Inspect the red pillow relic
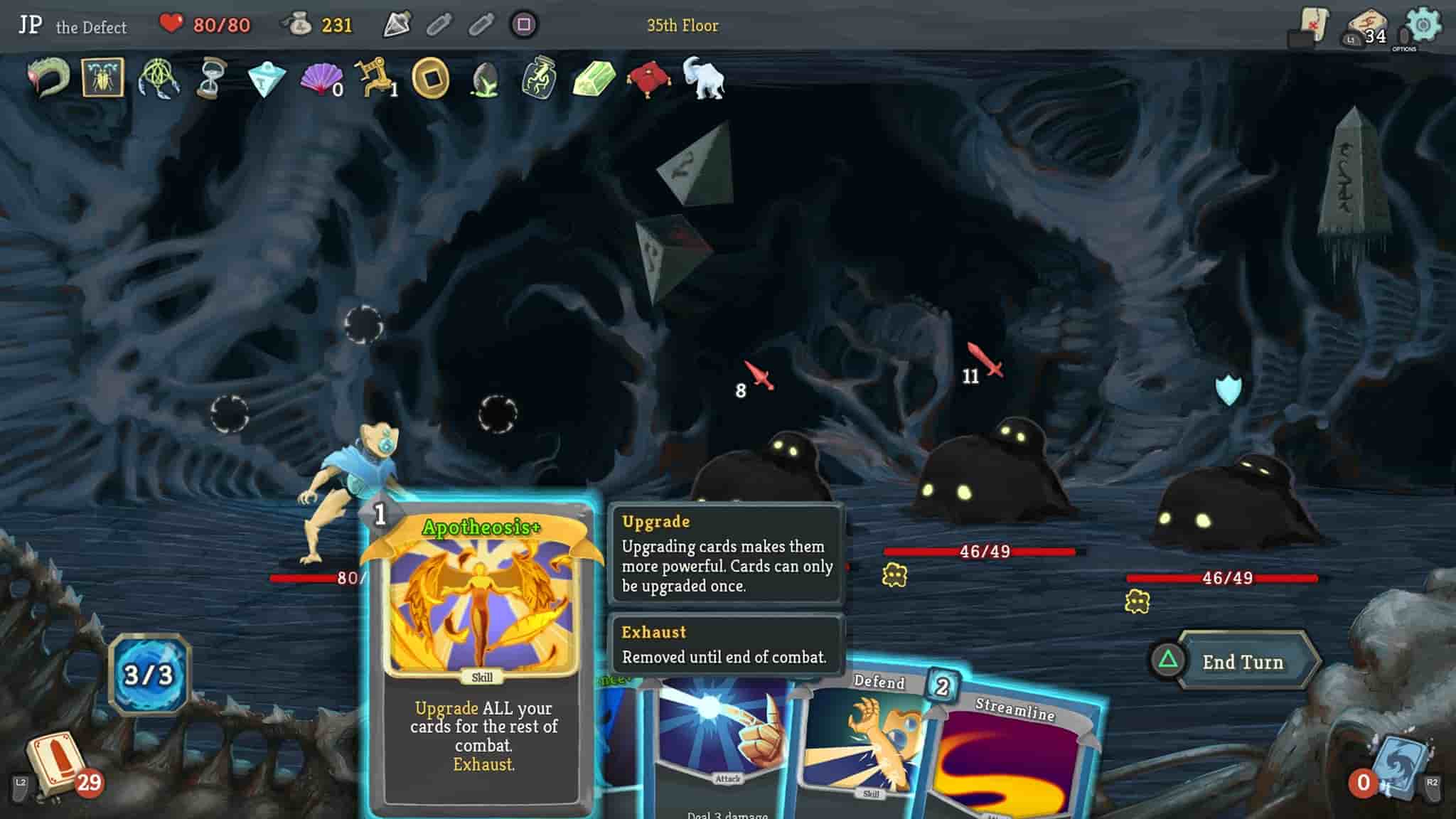Screen dimensions: 1456x819 pos(648,78)
